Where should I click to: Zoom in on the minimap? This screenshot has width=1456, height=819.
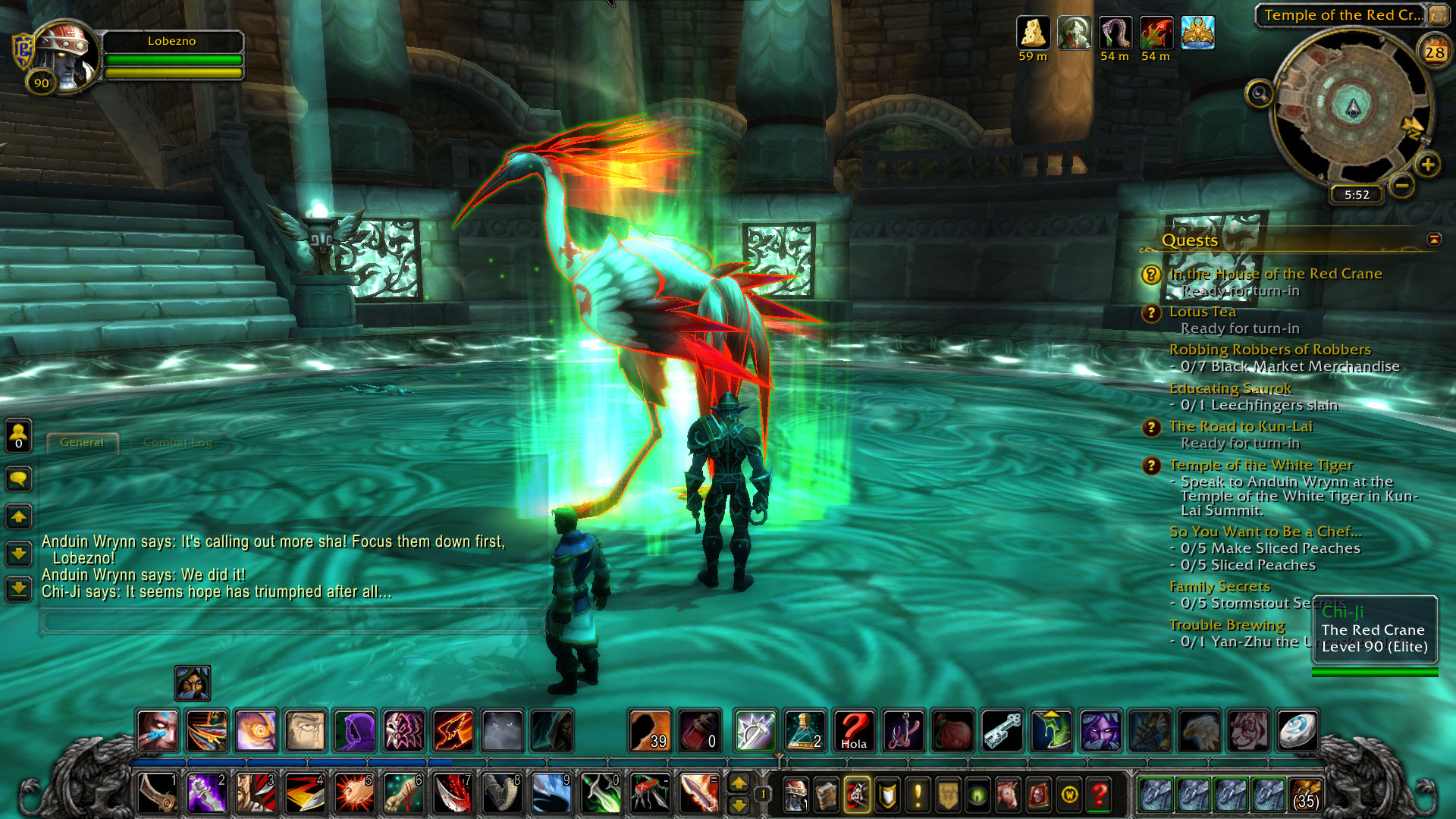[x=1427, y=165]
